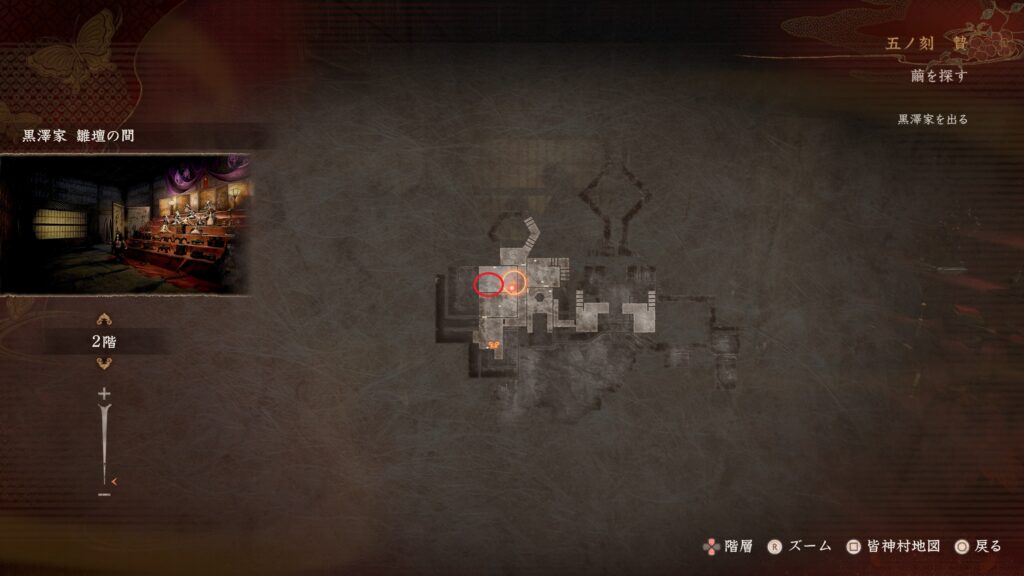
Task: Open the 雛壇の間 room preview thumbnail
Action: 125,223
